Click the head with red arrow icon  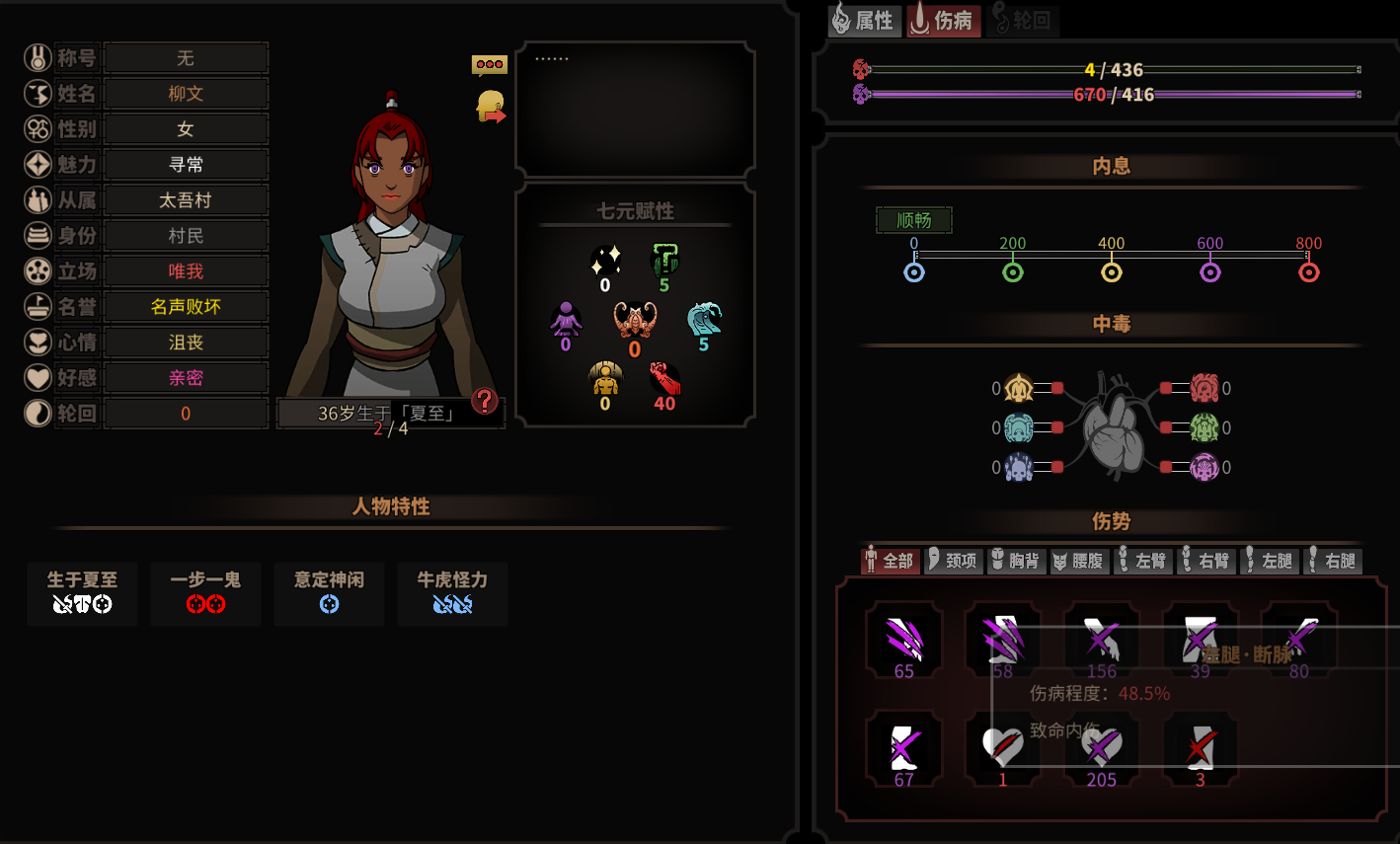point(491,107)
